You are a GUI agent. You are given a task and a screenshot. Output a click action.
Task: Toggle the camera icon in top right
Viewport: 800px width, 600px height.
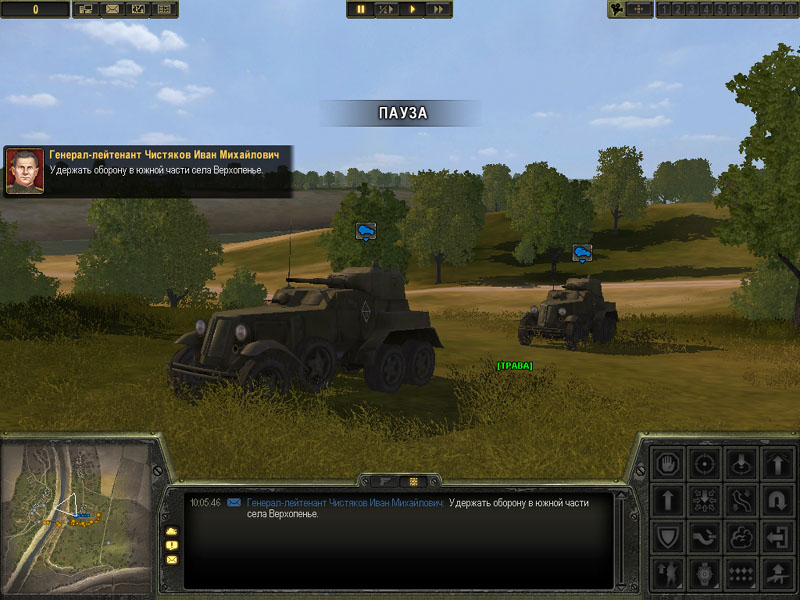coord(620,9)
